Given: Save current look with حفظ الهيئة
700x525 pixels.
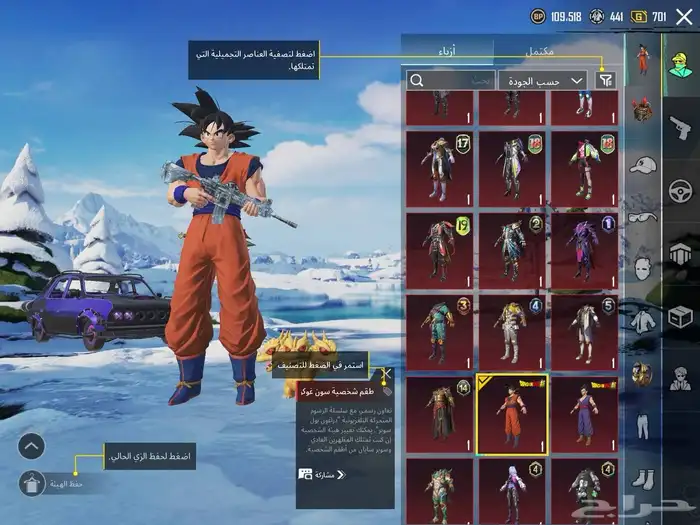Looking at the screenshot, I should click(x=32, y=483).
